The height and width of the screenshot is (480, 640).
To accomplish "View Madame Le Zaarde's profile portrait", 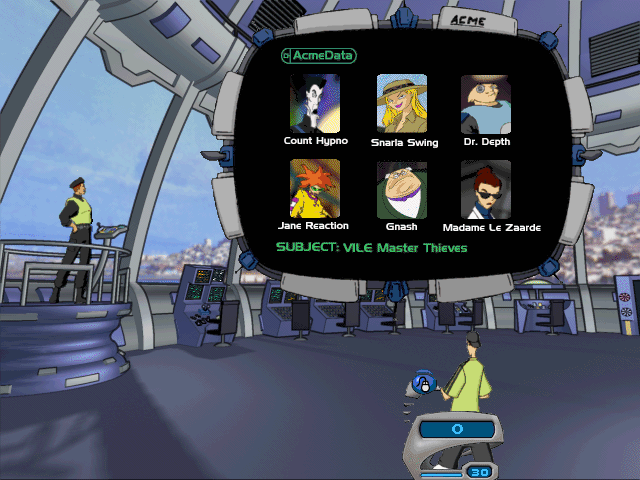I will 486,189.
